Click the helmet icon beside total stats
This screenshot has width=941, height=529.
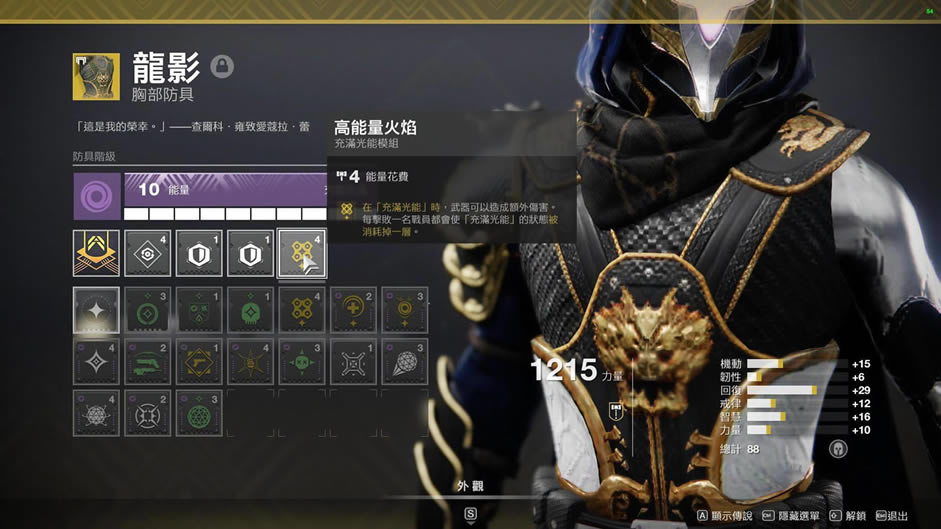838,449
